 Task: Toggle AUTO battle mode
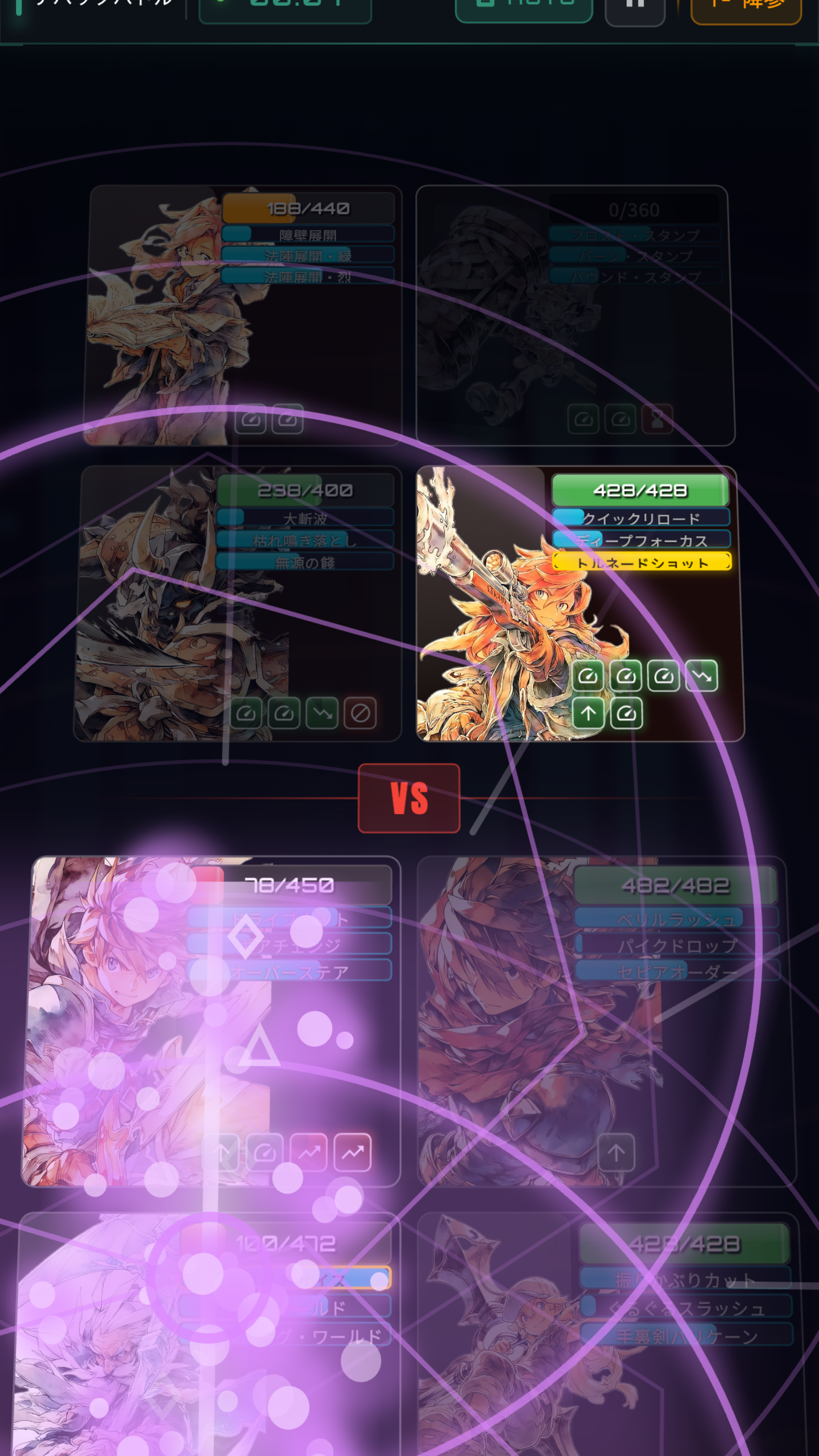point(523,5)
